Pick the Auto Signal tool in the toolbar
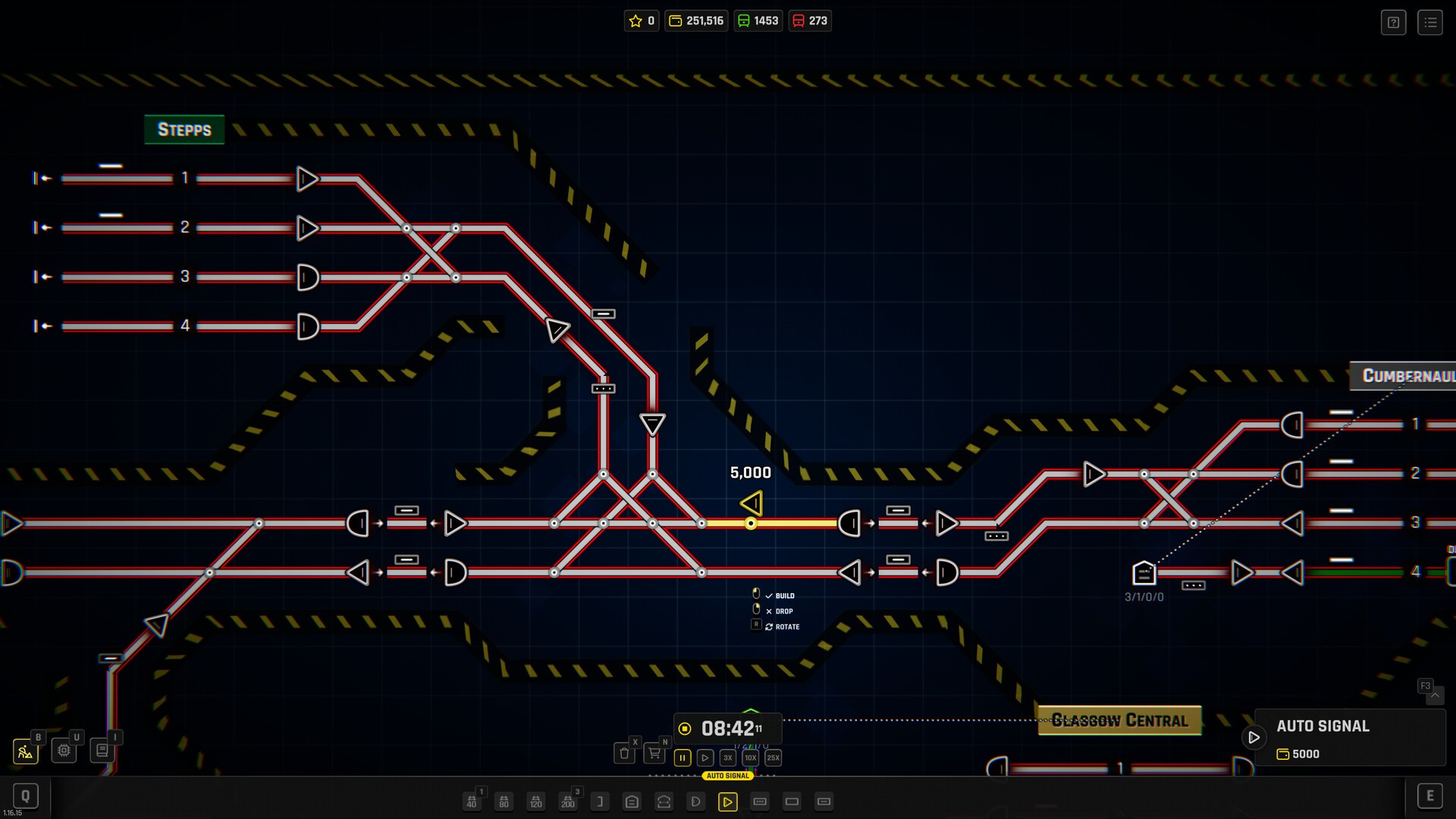1456x819 pixels. [727, 802]
